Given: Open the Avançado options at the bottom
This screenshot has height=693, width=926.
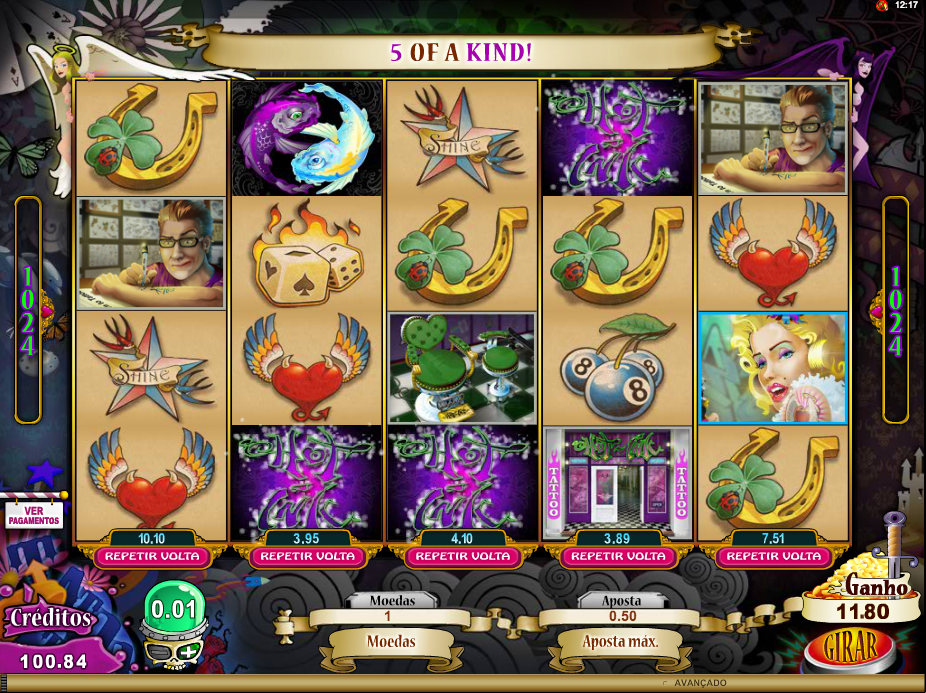Looking at the screenshot, I should pyautogui.click(x=699, y=682).
